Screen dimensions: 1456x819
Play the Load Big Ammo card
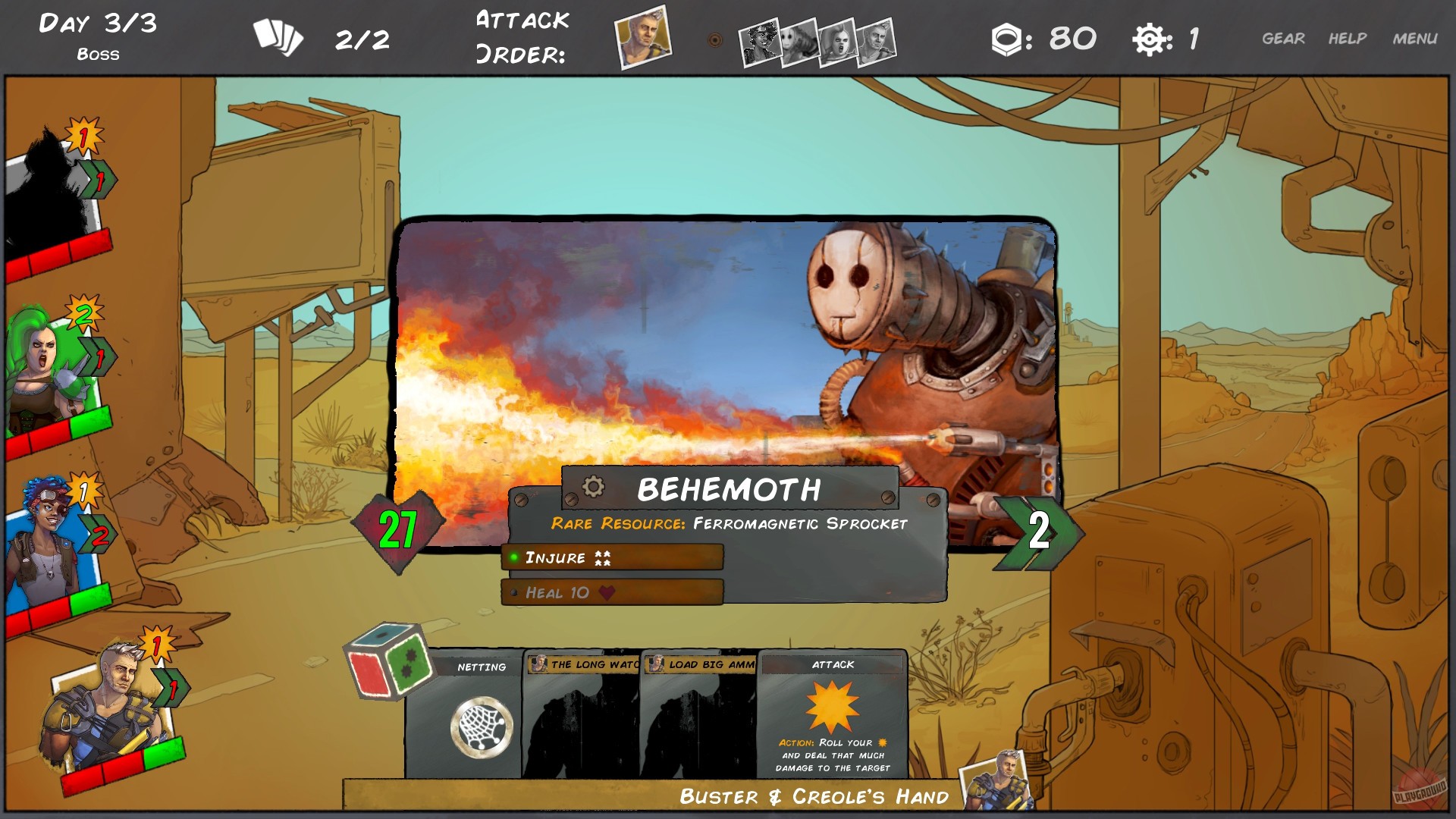click(701, 713)
